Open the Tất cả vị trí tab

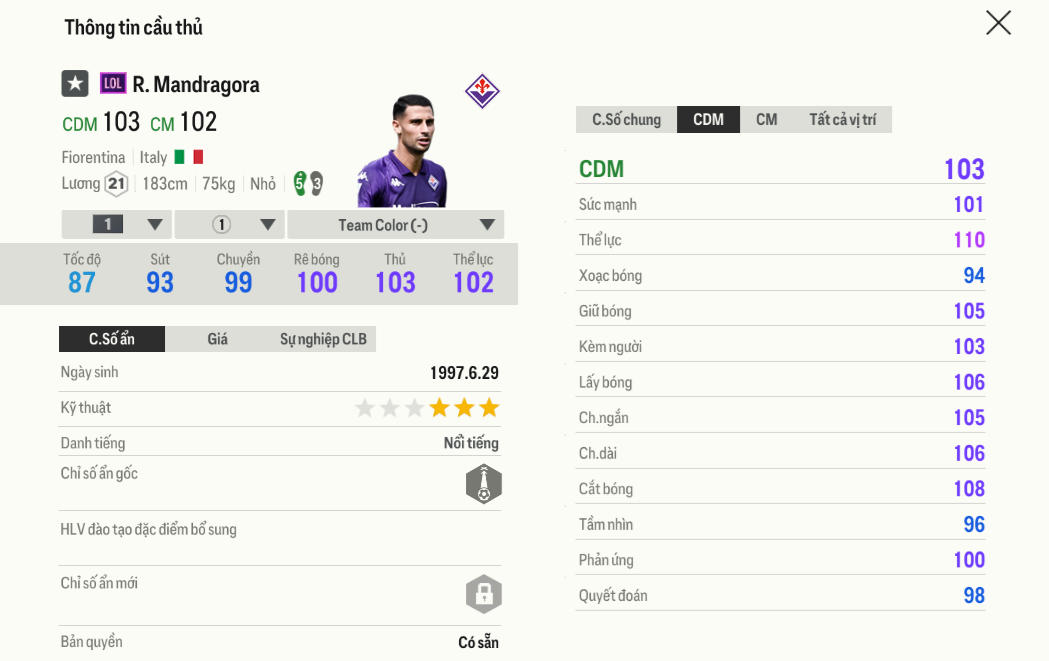(842, 120)
